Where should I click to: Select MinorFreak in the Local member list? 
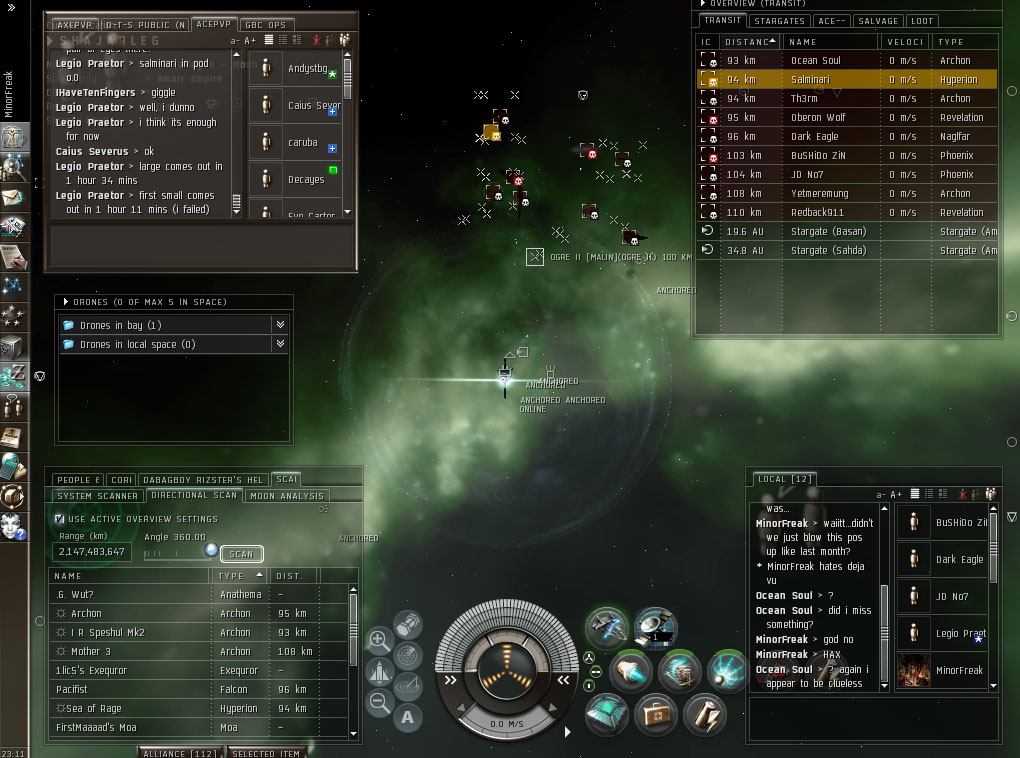pyautogui.click(x=958, y=670)
